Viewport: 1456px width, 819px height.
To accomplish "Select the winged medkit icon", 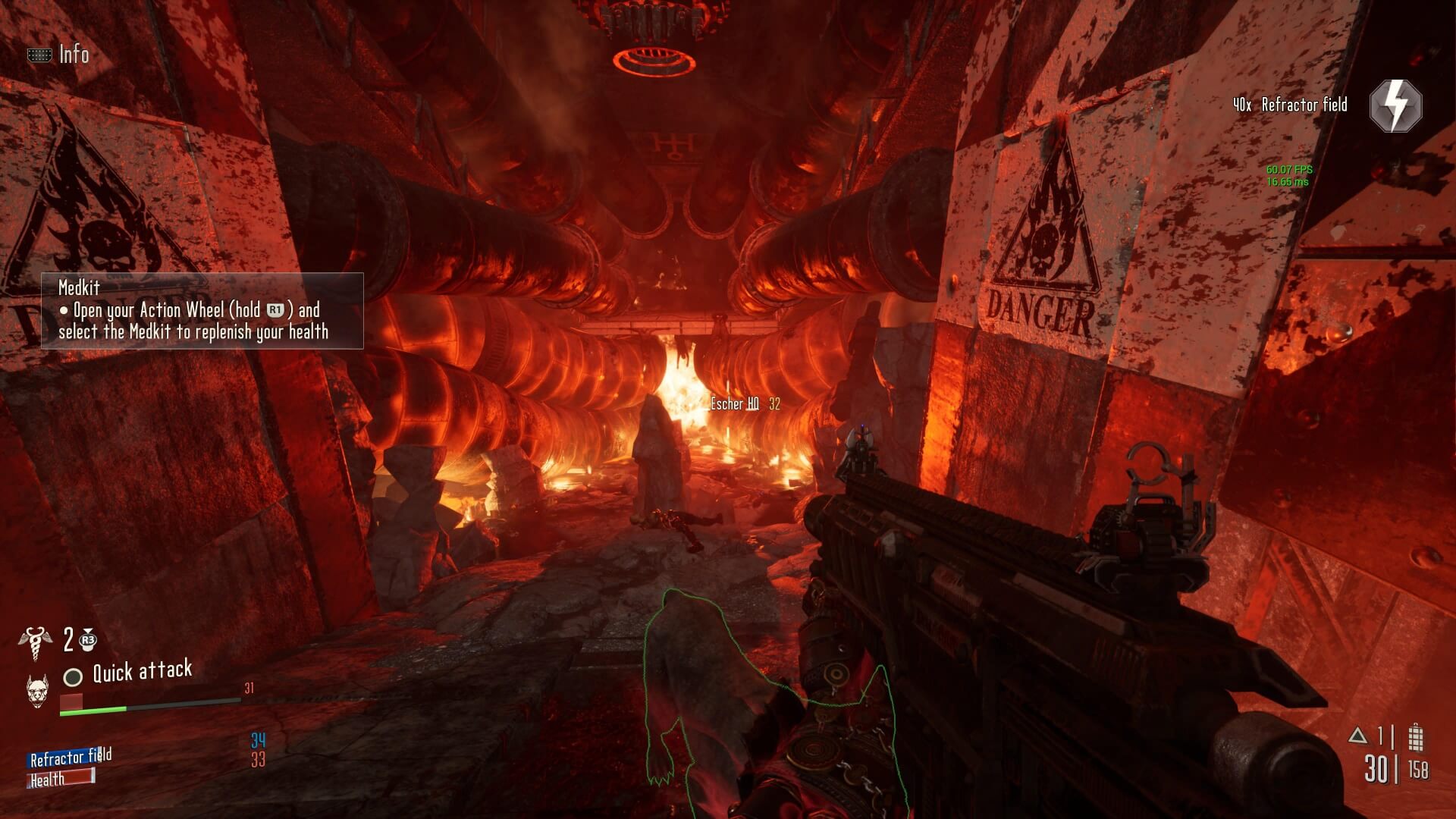I will (35, 642).
